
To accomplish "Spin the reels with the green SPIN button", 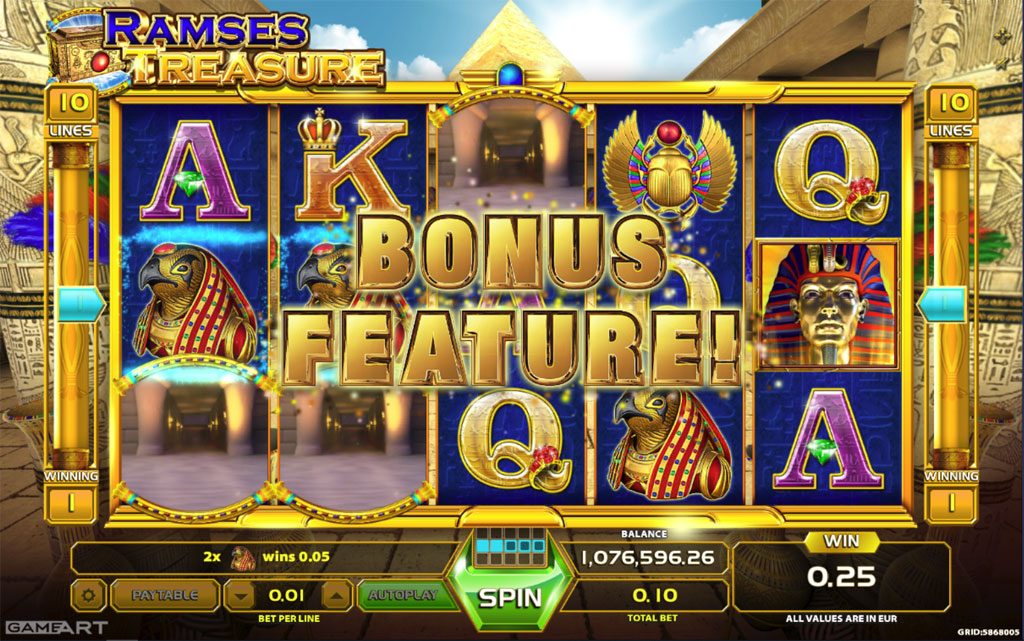I will (x=509, y=597).
